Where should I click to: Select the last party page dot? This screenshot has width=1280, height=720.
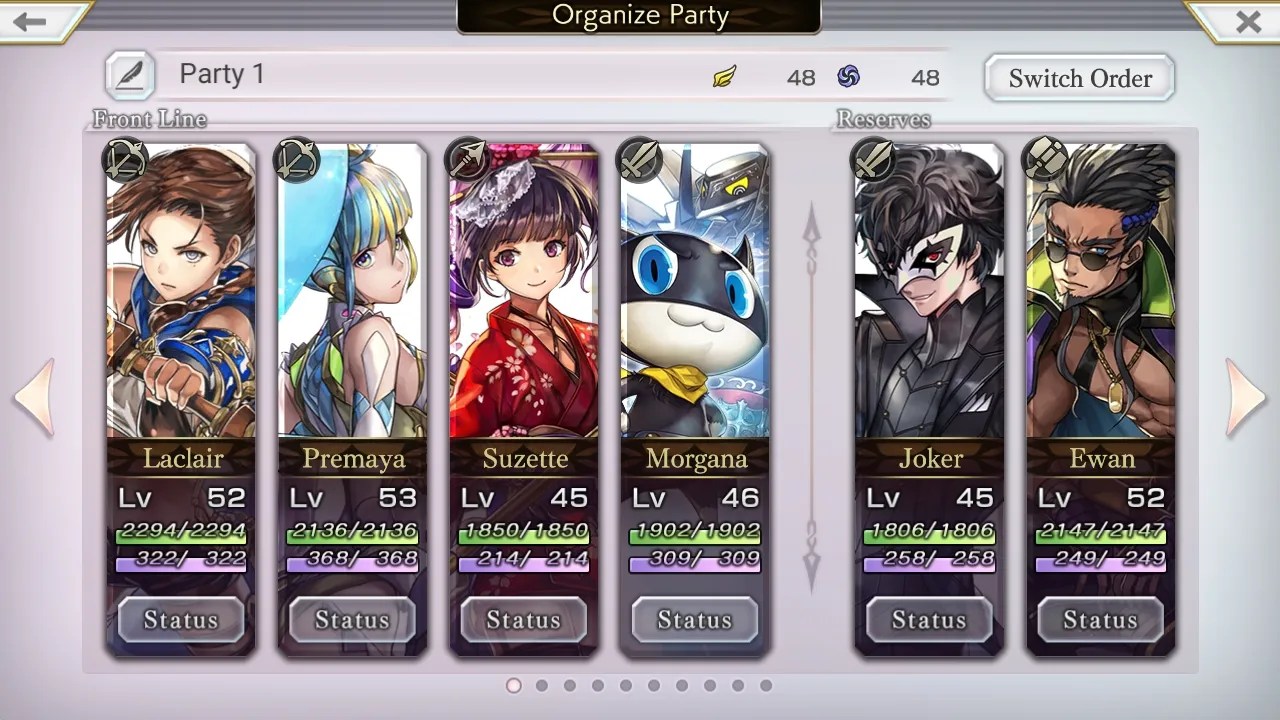click(766, 686)
